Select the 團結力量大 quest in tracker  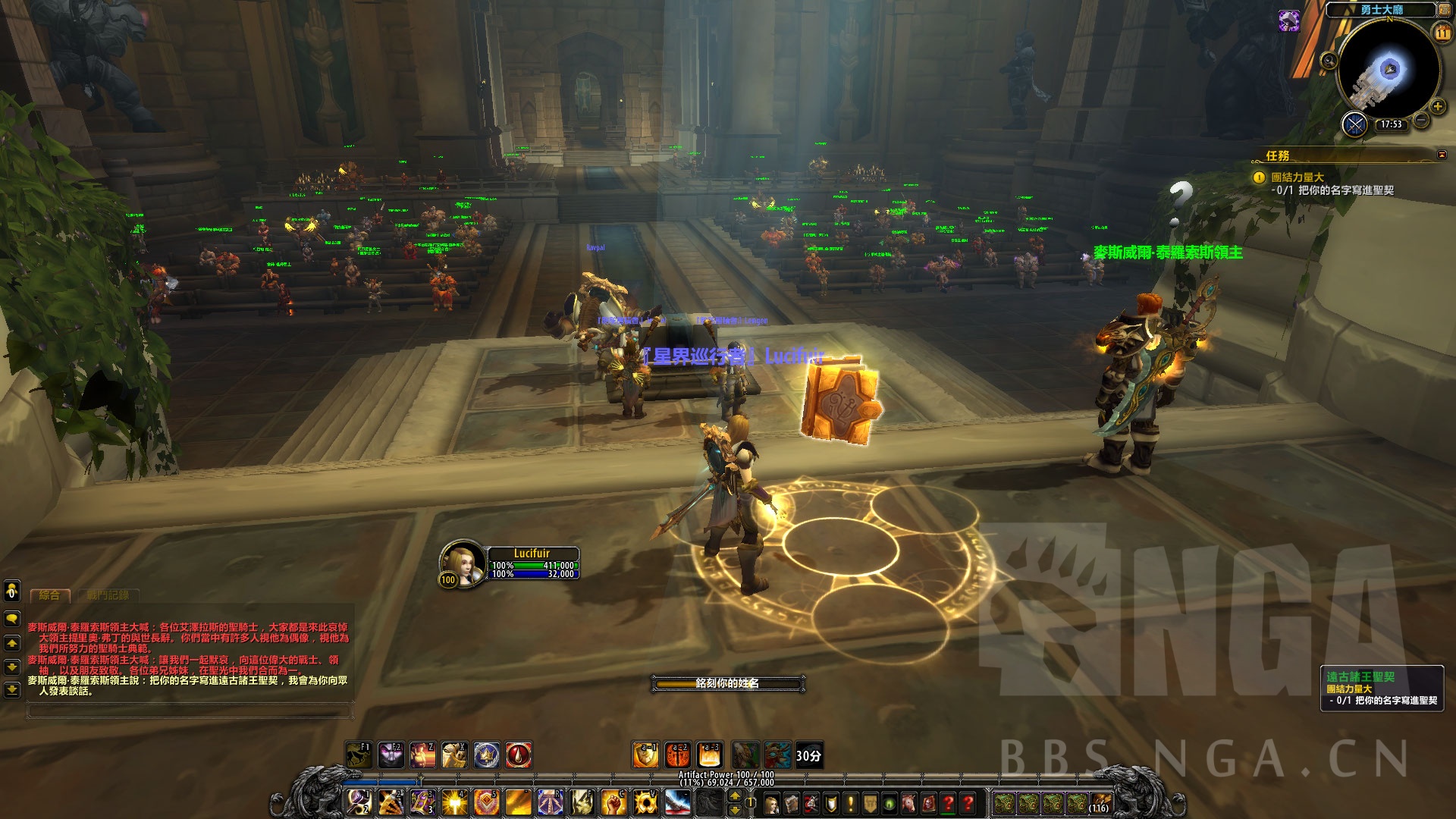1298,177
